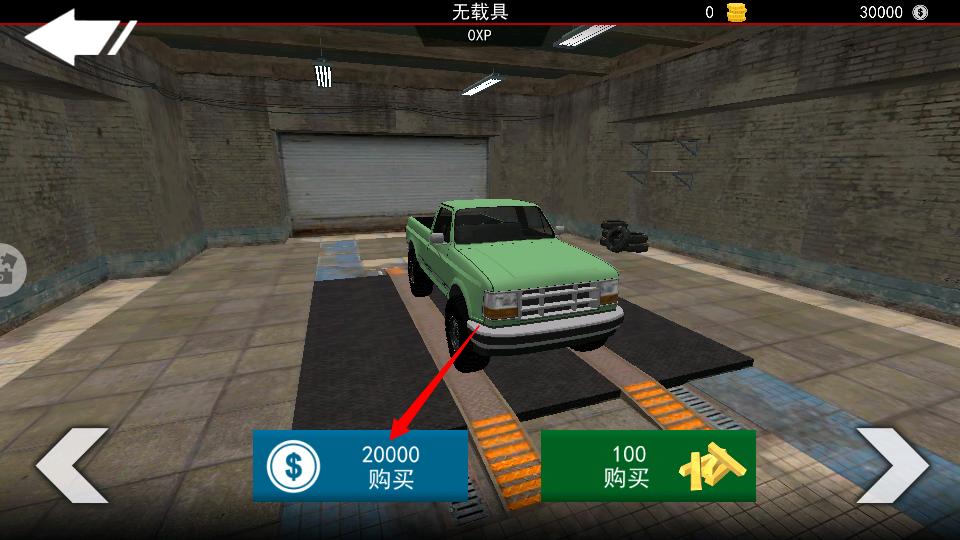This screenshot has height=540, width=960.
Task: Show the next vehicle
Action: 891,465
